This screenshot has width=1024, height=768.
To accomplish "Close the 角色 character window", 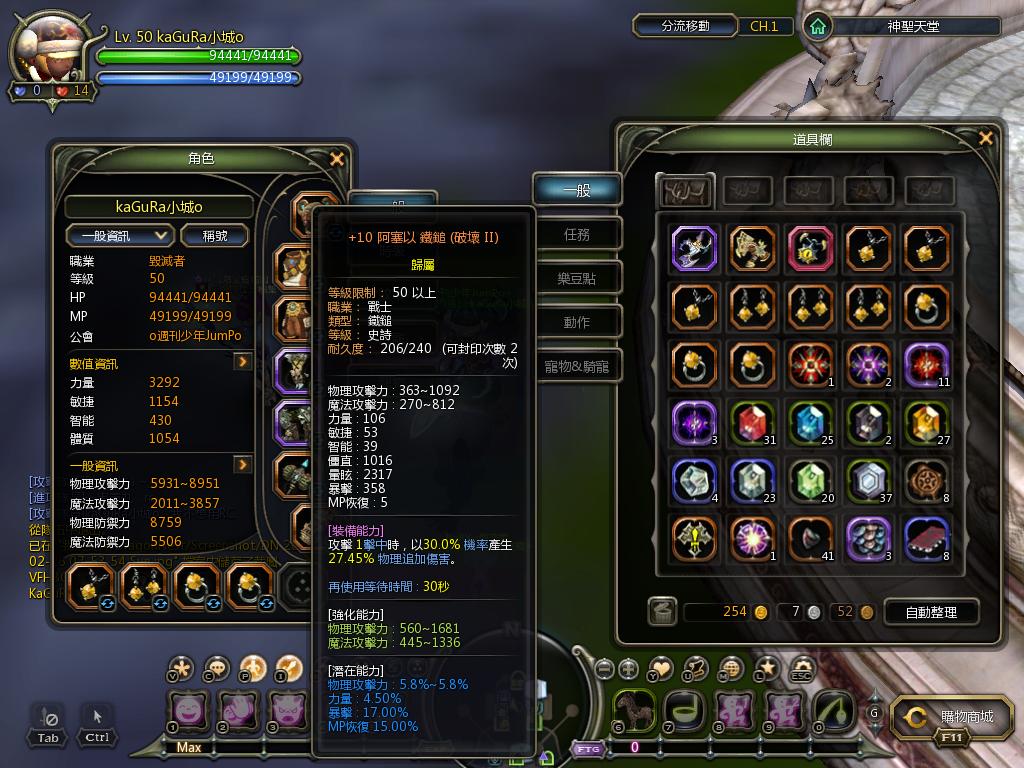I will (x=337, y=159).
